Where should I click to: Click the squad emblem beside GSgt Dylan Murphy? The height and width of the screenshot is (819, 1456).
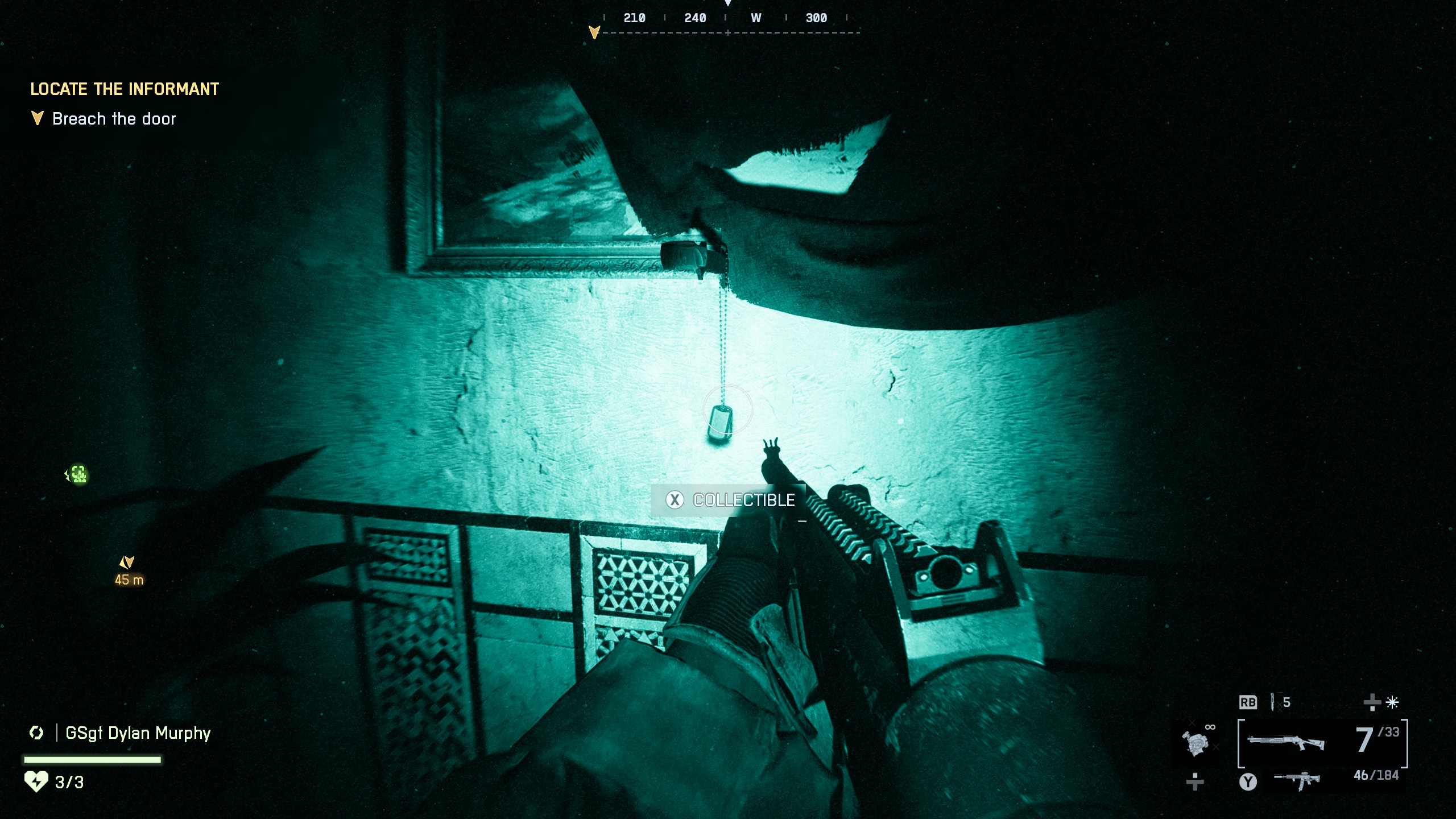point(36,733)
